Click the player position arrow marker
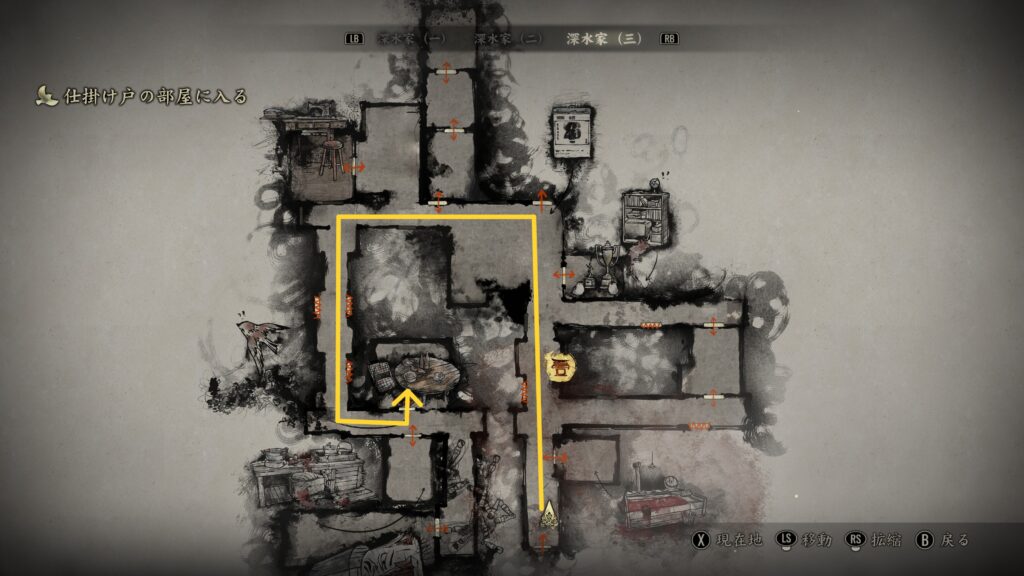The height and width of the screenshot is (576, 1024). pyautogui.click(x=546, y=517)
